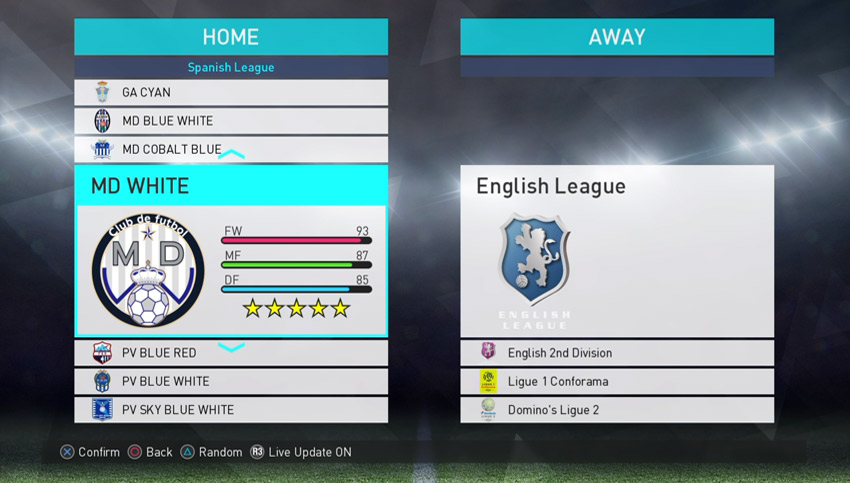Select GA CYAN team row
The width and height of the screenshot is (850, 483).
tap(231, 93)
